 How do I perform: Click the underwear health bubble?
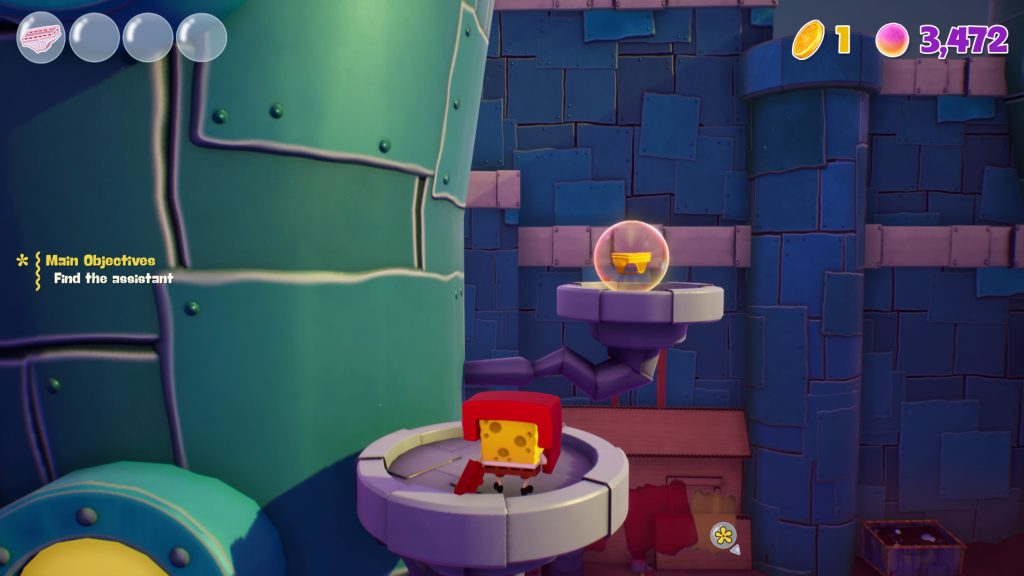41,38
